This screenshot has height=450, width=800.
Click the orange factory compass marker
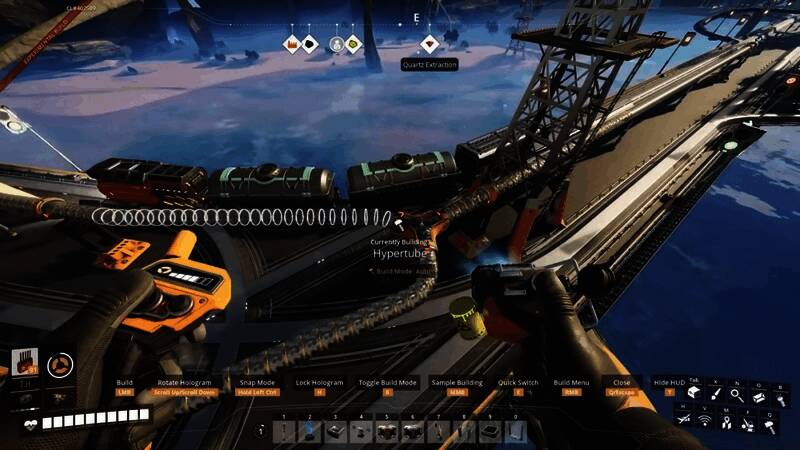[x=292, y=44]
